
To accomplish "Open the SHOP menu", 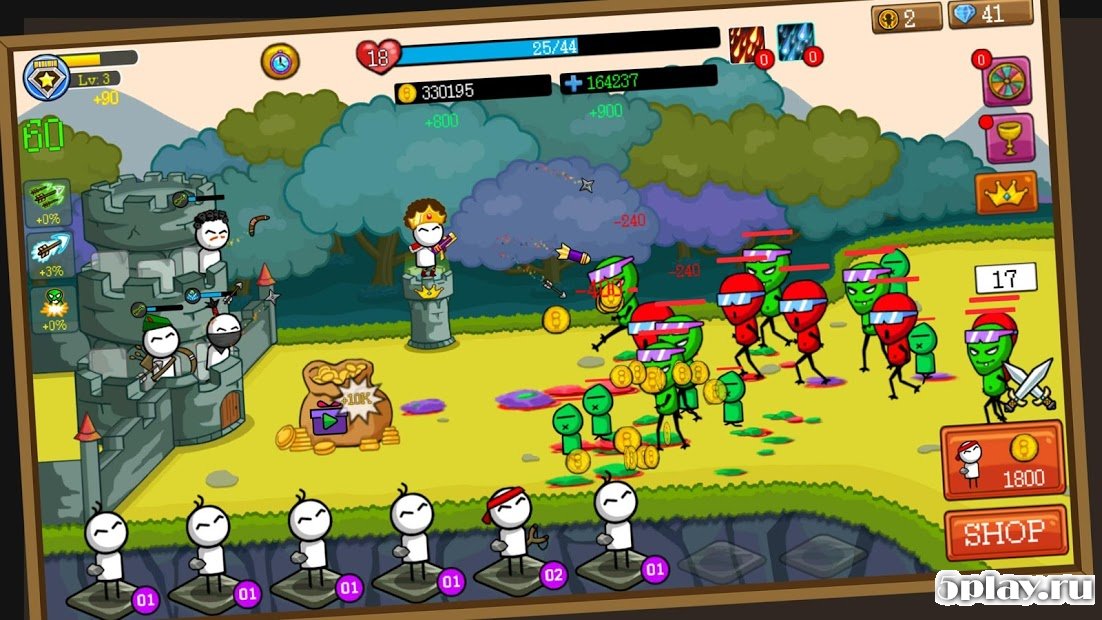I will [1005, 533].
